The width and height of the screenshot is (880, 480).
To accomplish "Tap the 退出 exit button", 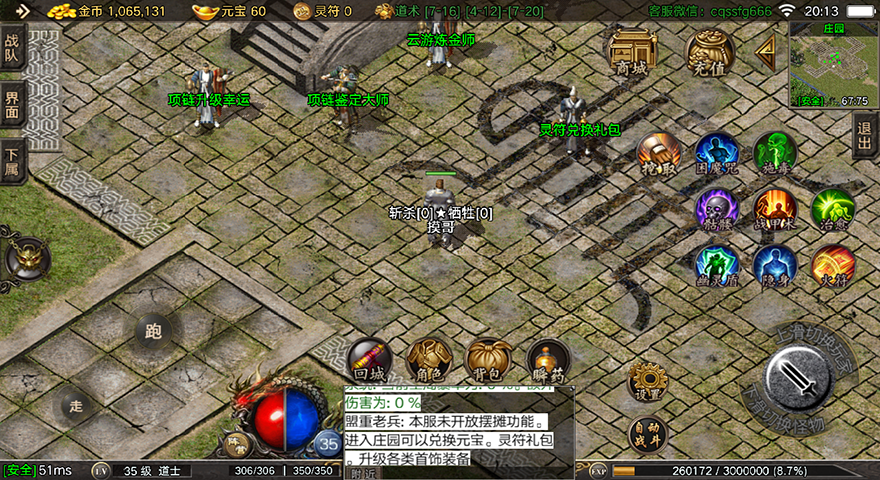I will [865, 133].
